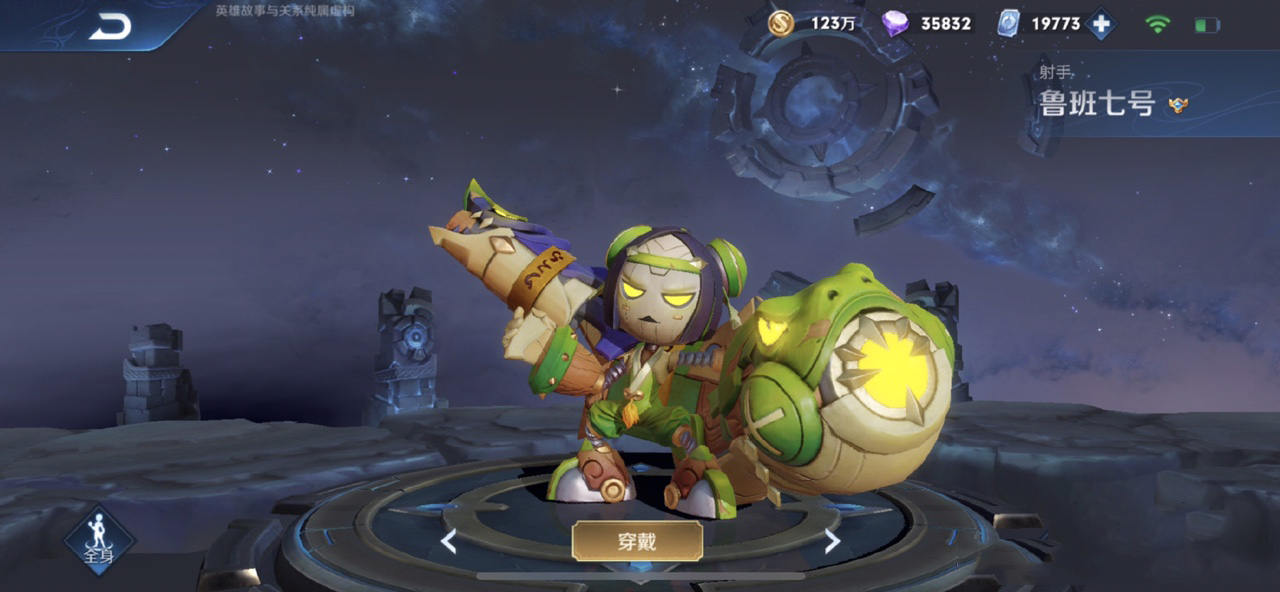The image size is (1280, 592).
Task: Show the next skin with the right arrow
Action: [831, 542]
